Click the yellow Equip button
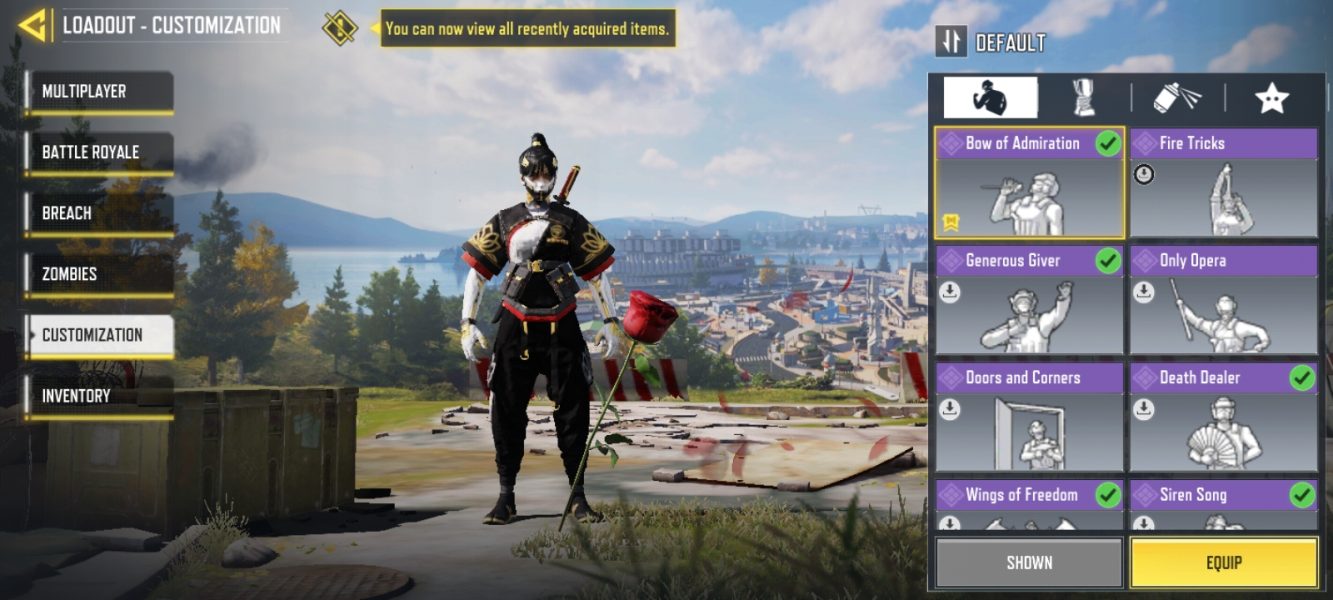 (x=1223, y=562)
